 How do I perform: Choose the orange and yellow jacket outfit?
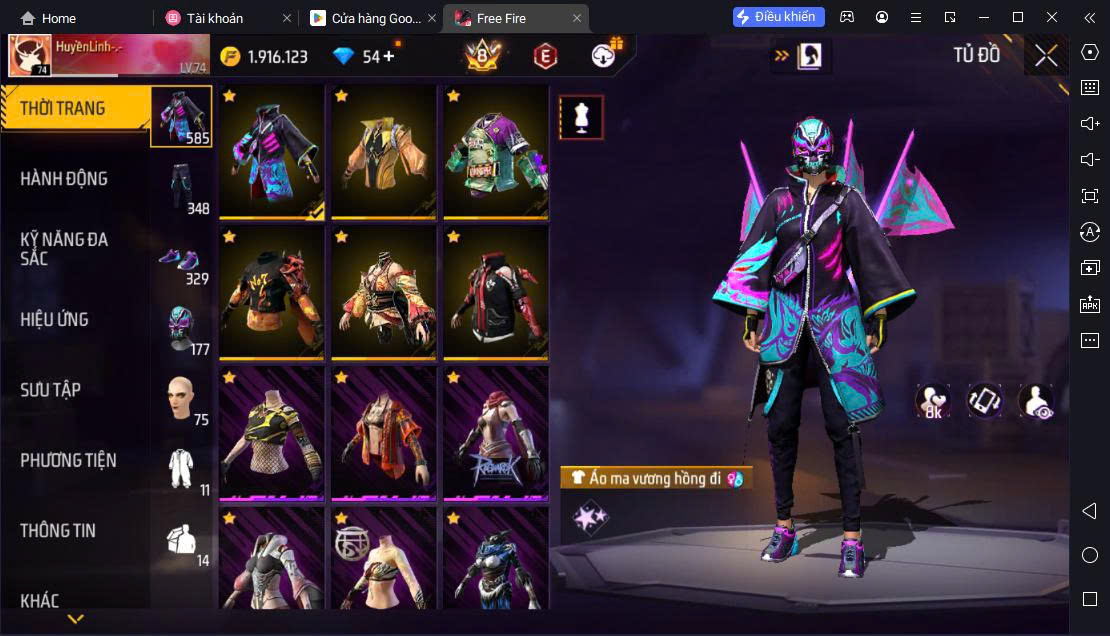point(384,150)
